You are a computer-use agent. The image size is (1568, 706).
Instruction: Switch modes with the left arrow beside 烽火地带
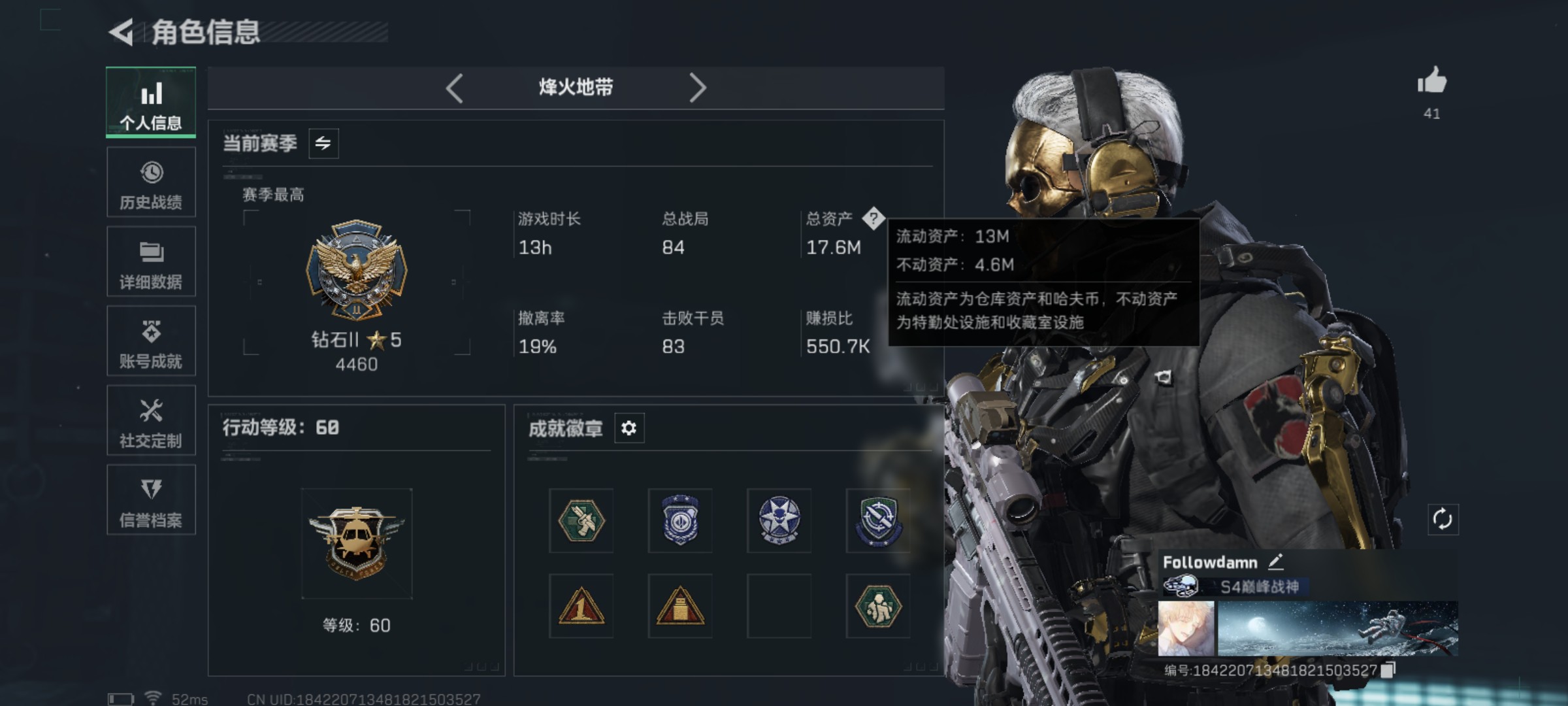coord(453,87)
